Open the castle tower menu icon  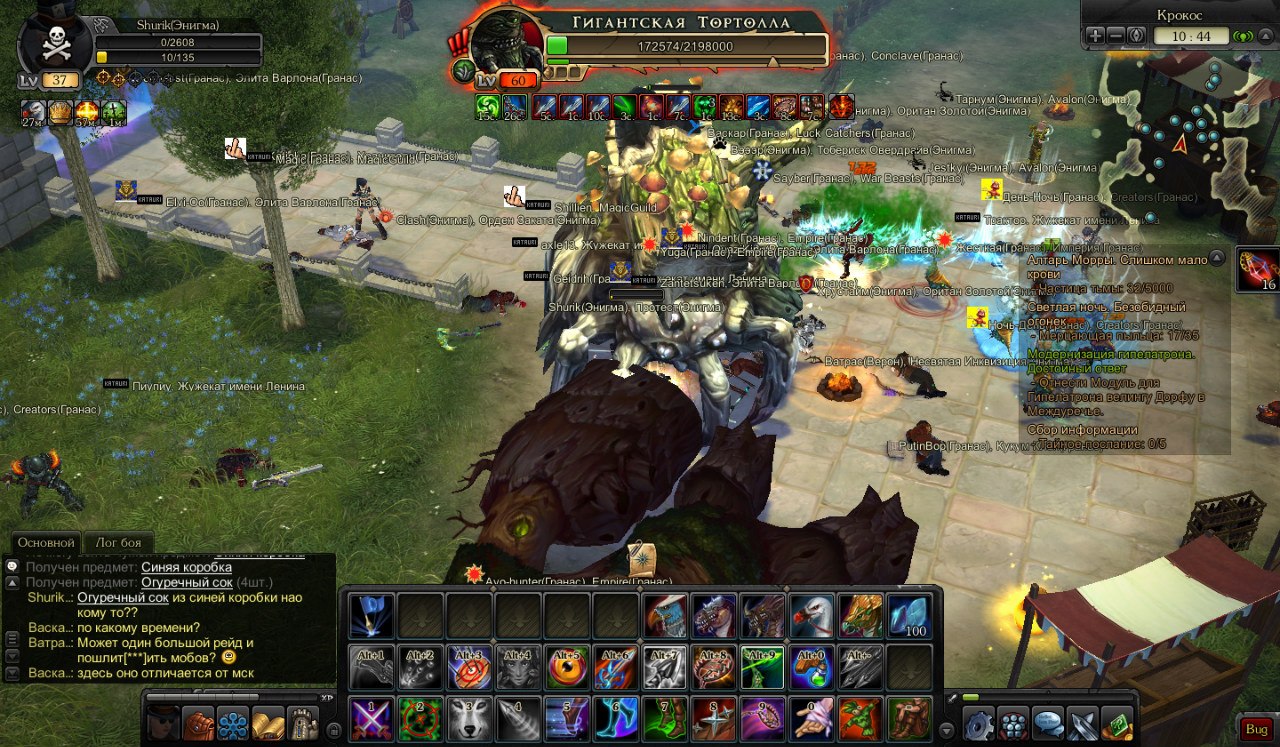point(302,722)
